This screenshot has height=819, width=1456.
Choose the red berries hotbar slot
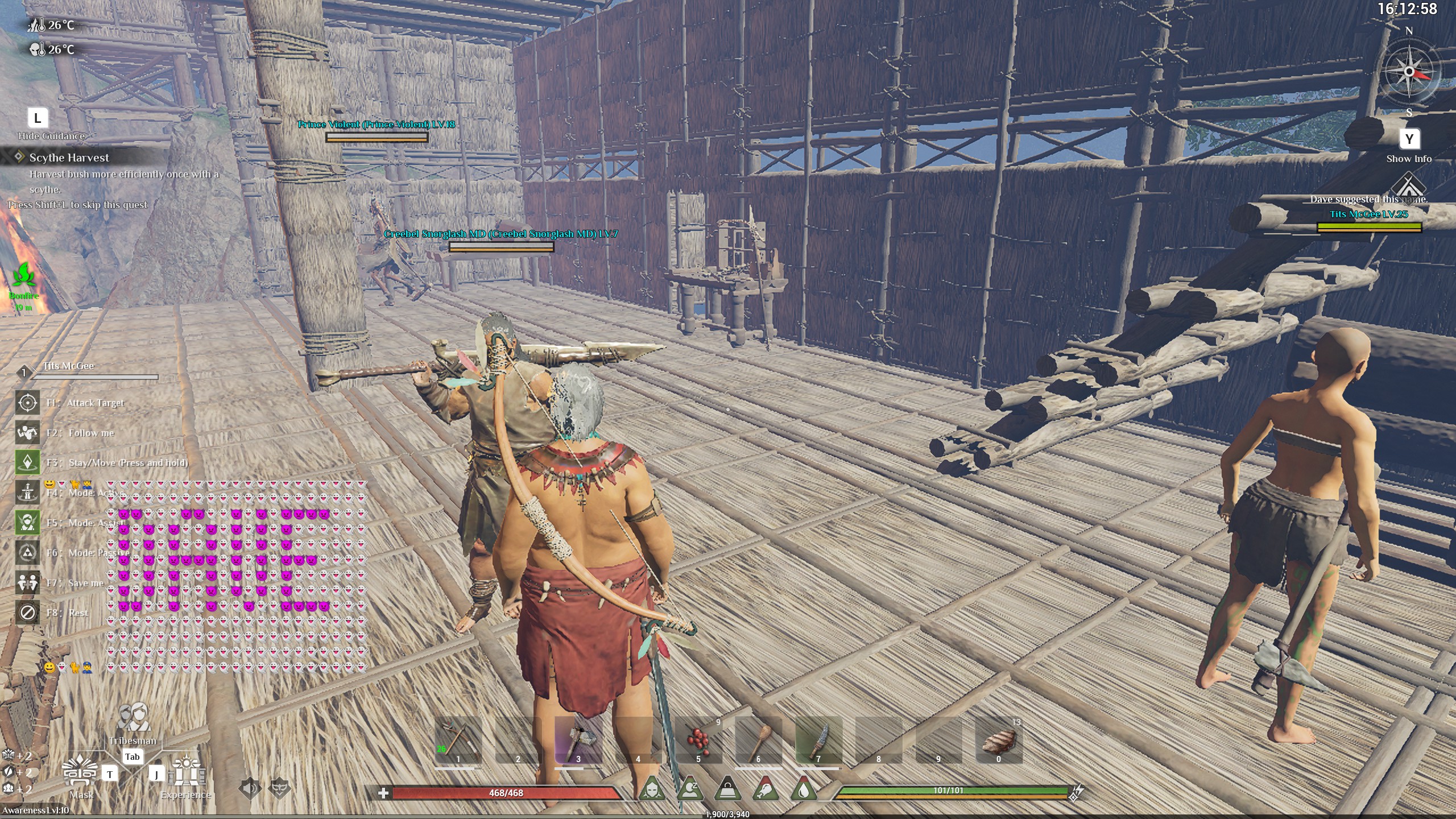point(698,740)
